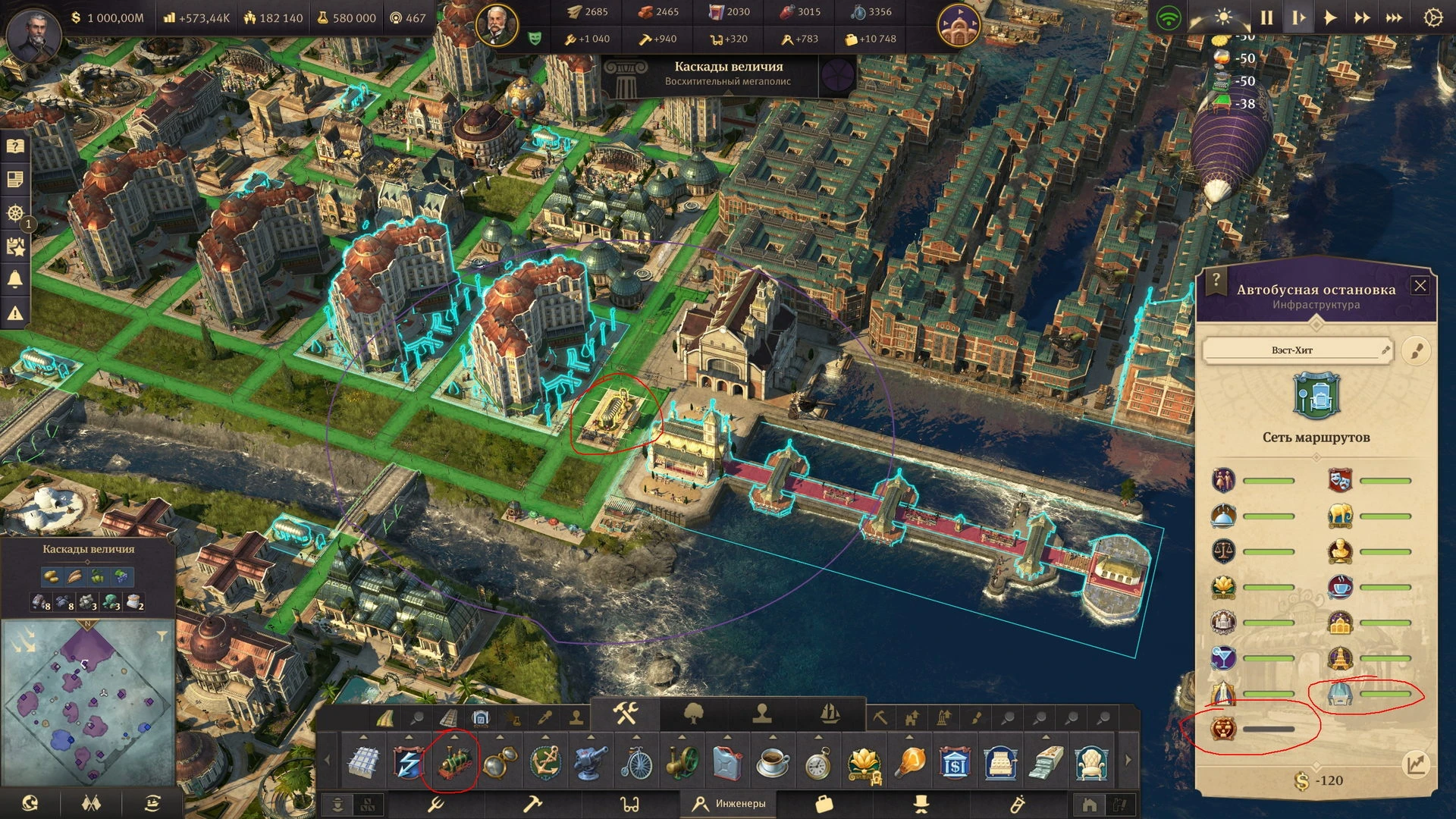The width and height of the screenshot is (1456, 819).
Task: Open the tree ornaments category tab
Action: [x=694, y=714]
